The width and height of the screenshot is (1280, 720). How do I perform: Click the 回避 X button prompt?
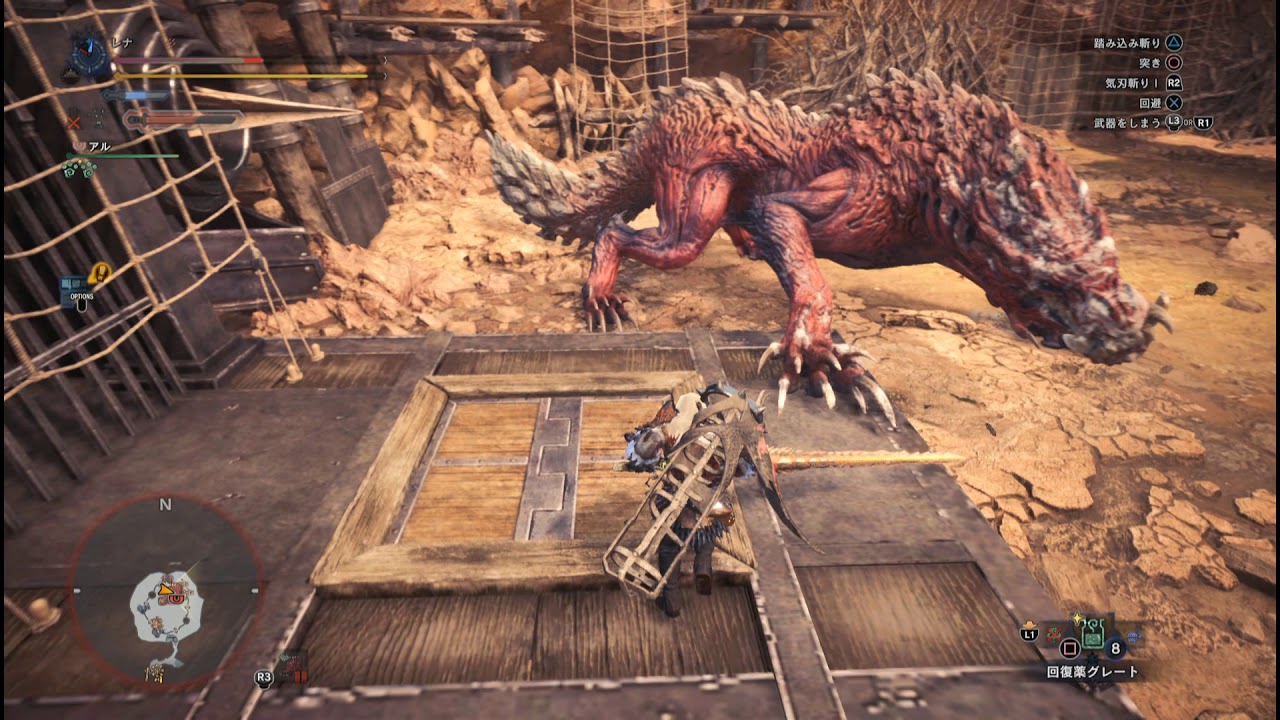click(x=1172, y=103)
